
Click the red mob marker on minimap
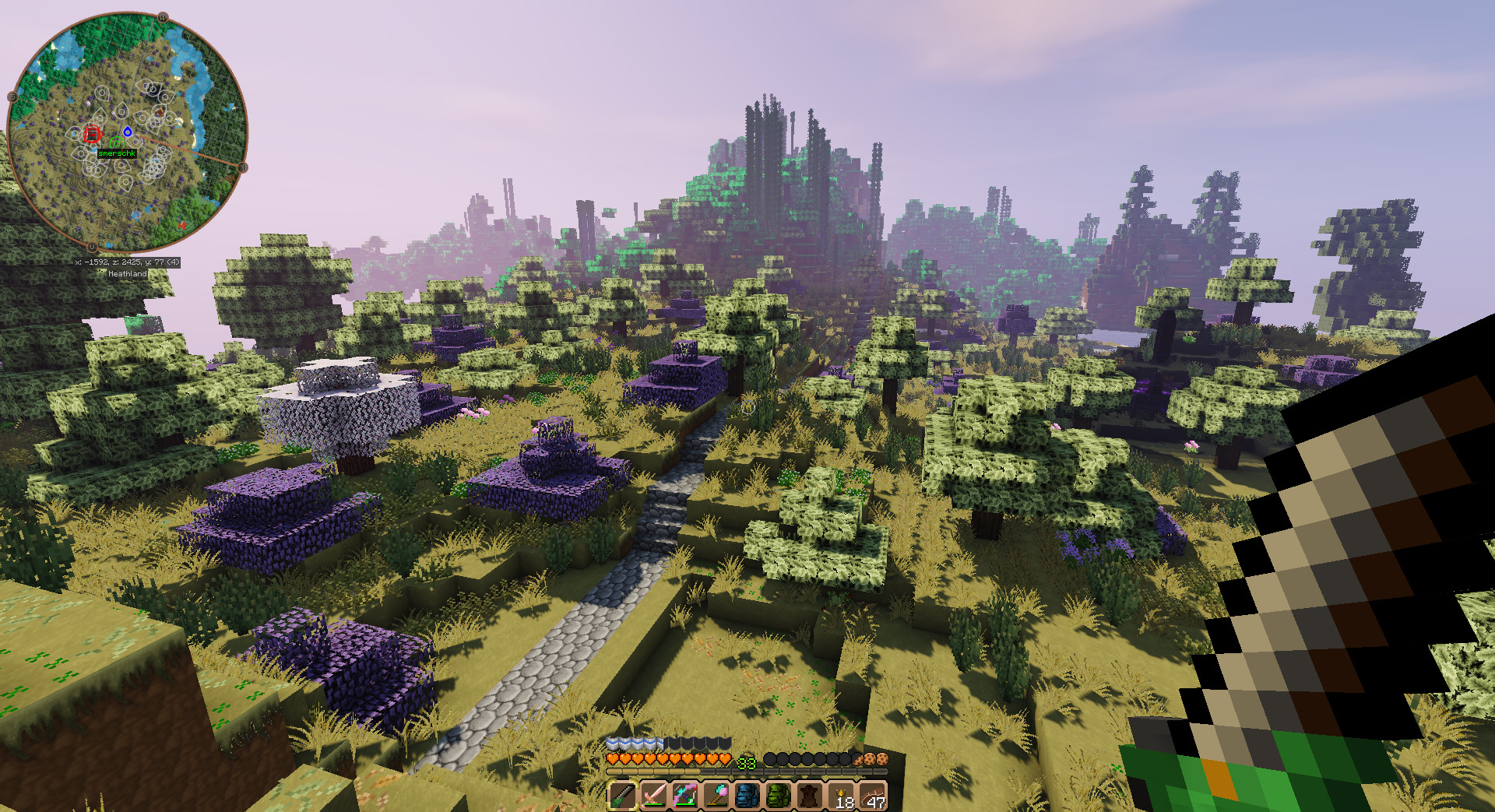93,135
